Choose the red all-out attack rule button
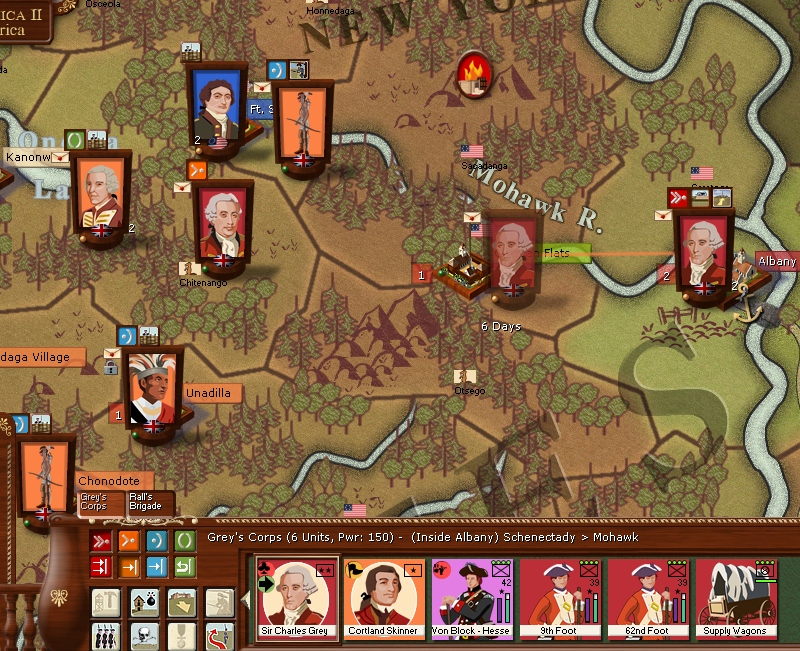The width and height of the screenshot is (800, 651). (102, 568)
